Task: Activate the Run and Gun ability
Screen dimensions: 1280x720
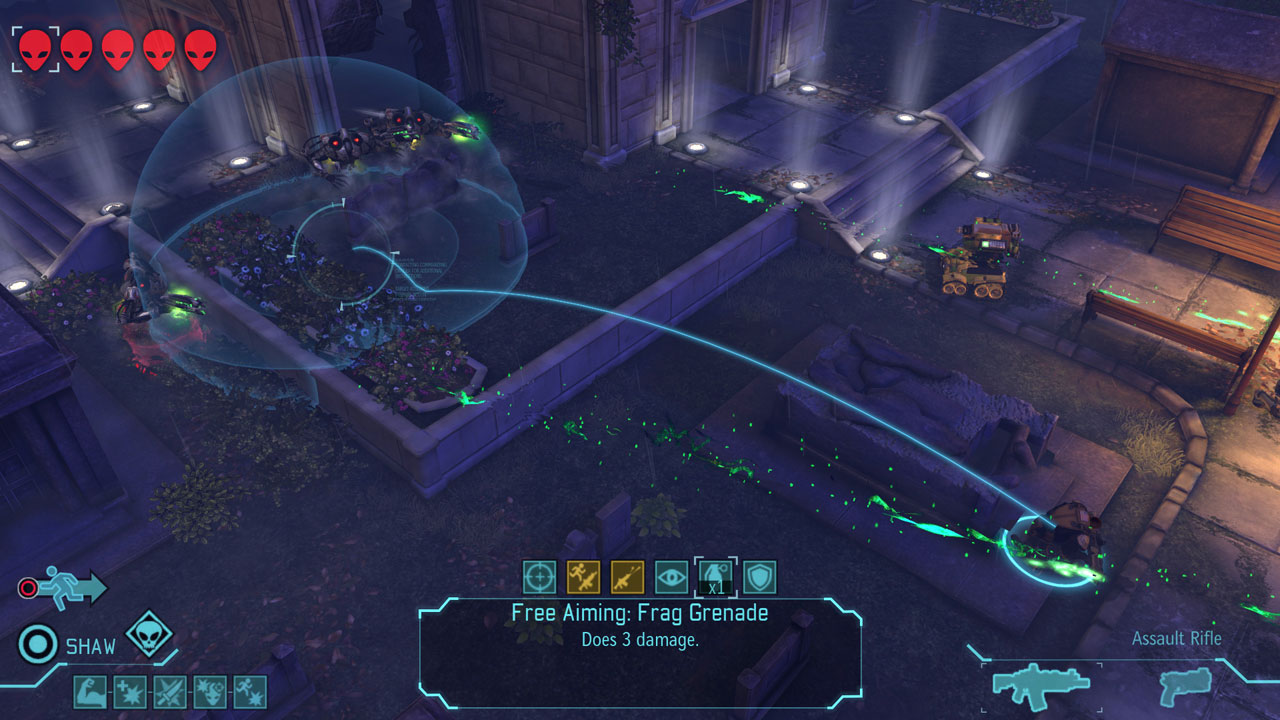Action: coord(583,577)
